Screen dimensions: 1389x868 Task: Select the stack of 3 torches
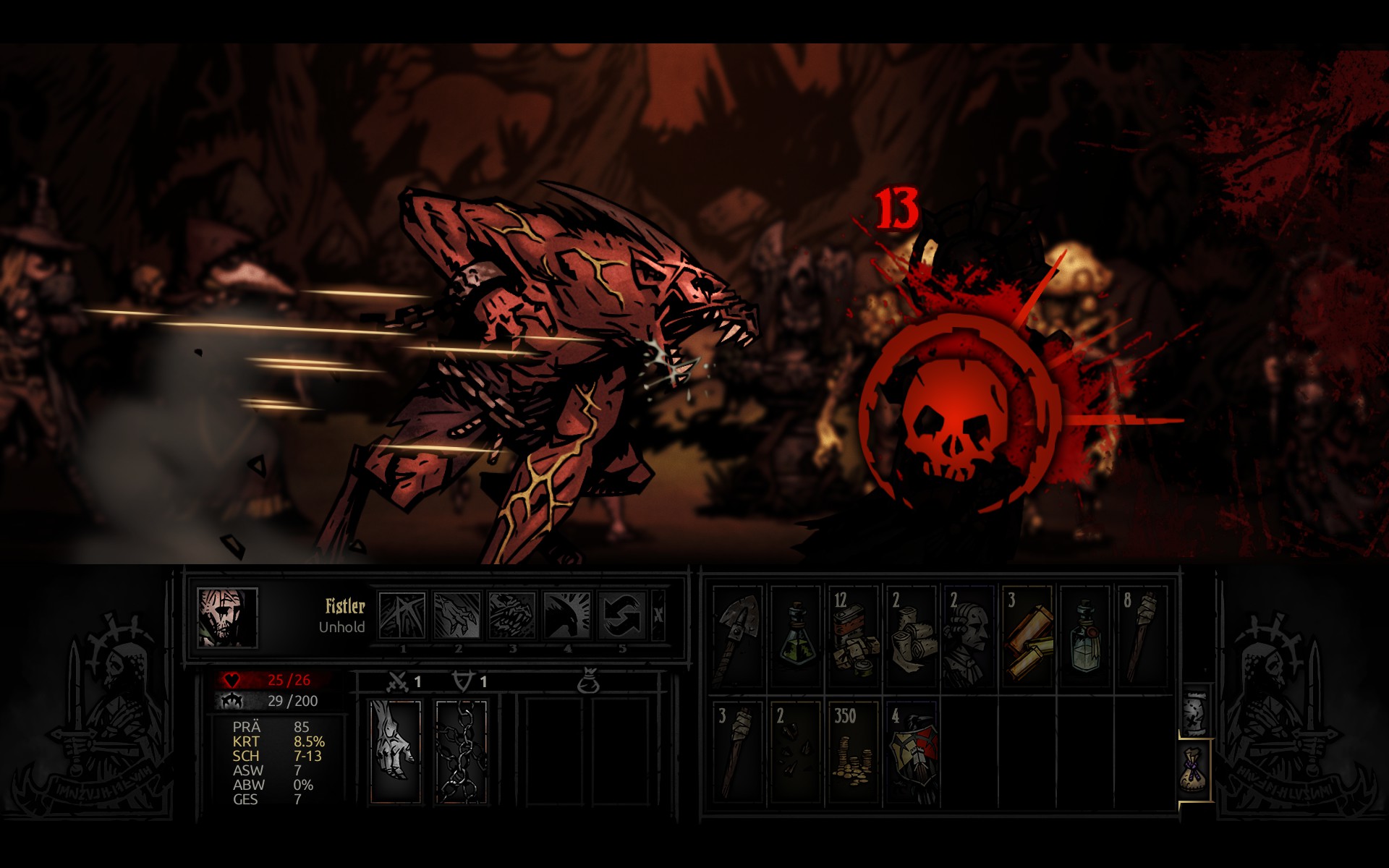coord(738,752)
